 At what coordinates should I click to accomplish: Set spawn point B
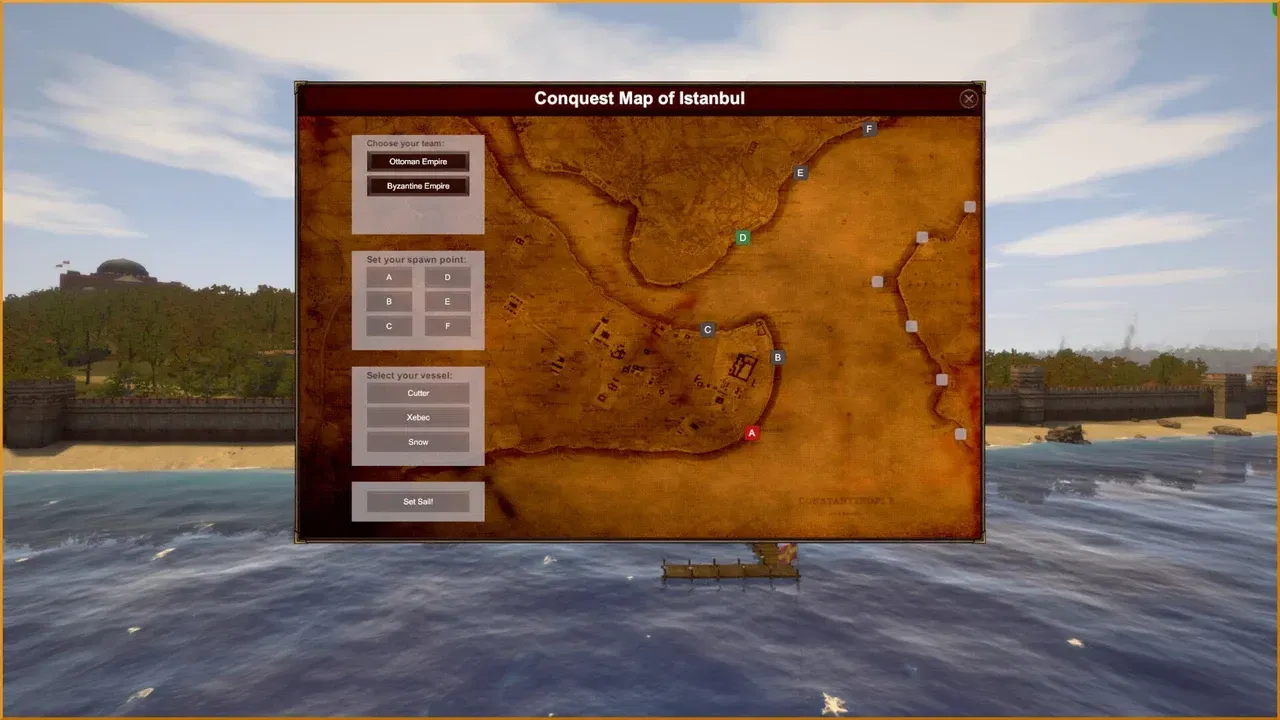point(388,302)
